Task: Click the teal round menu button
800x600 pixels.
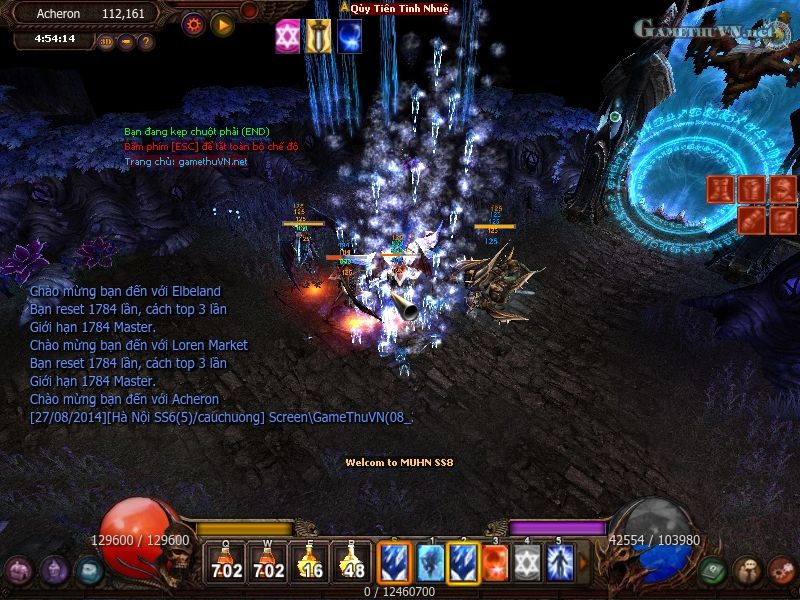Action: (89, 570)
